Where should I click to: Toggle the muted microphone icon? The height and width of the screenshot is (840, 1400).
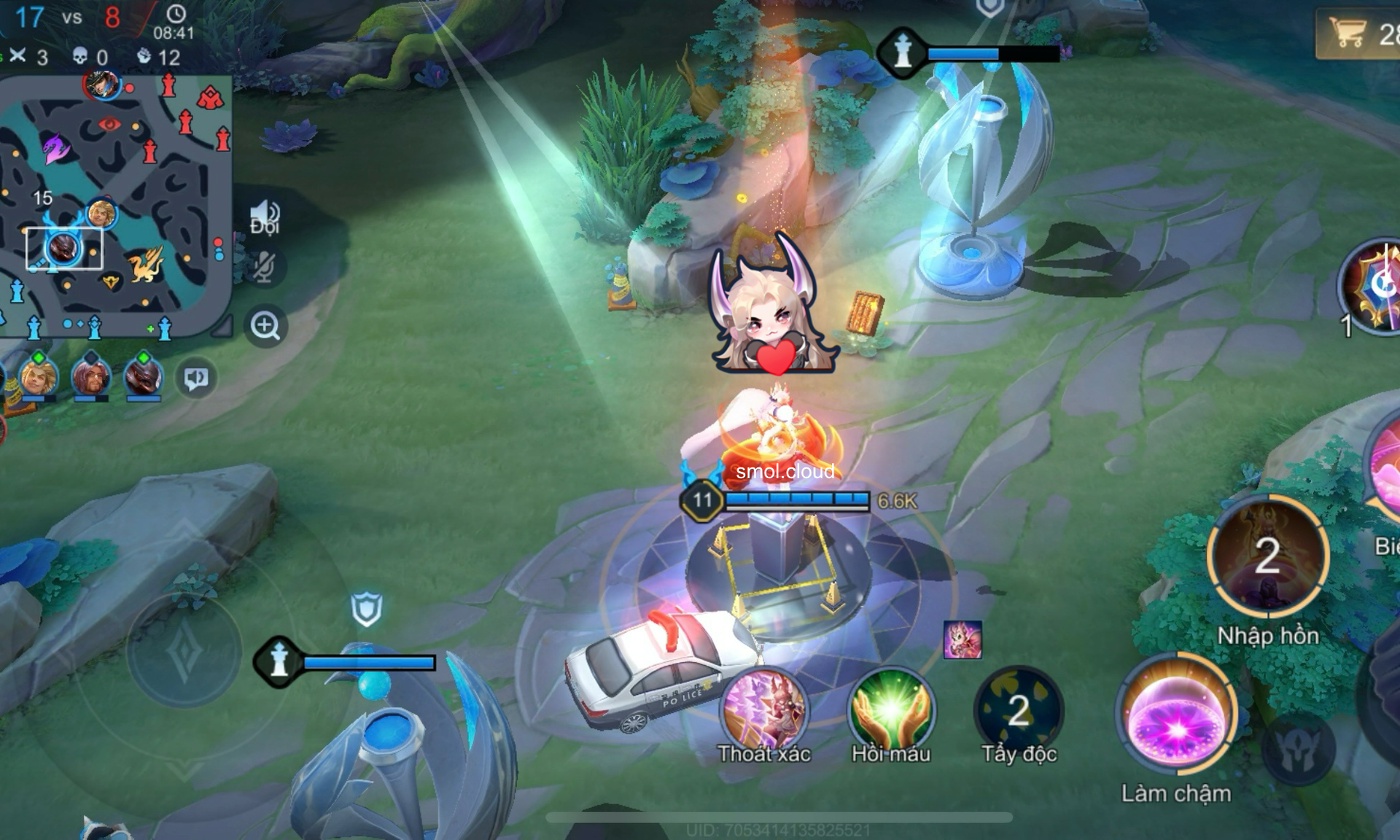(x=264, y=267)
